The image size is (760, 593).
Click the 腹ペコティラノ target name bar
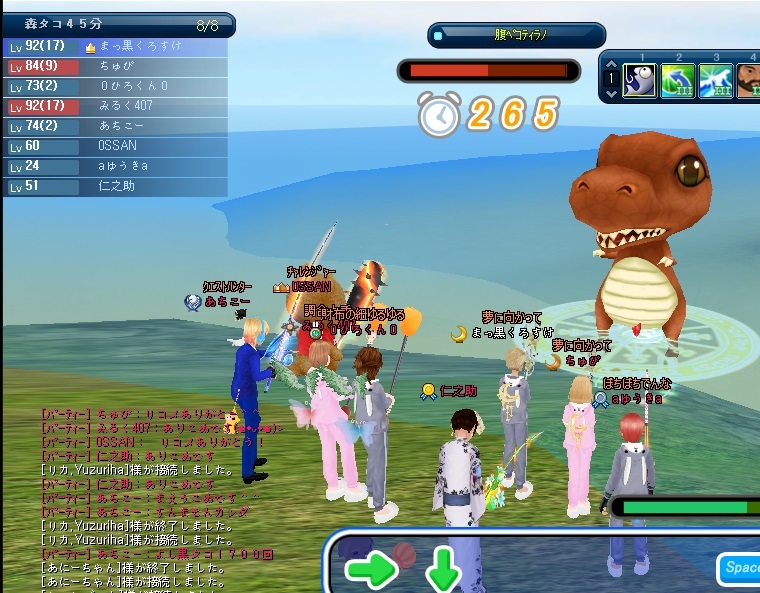517,36
